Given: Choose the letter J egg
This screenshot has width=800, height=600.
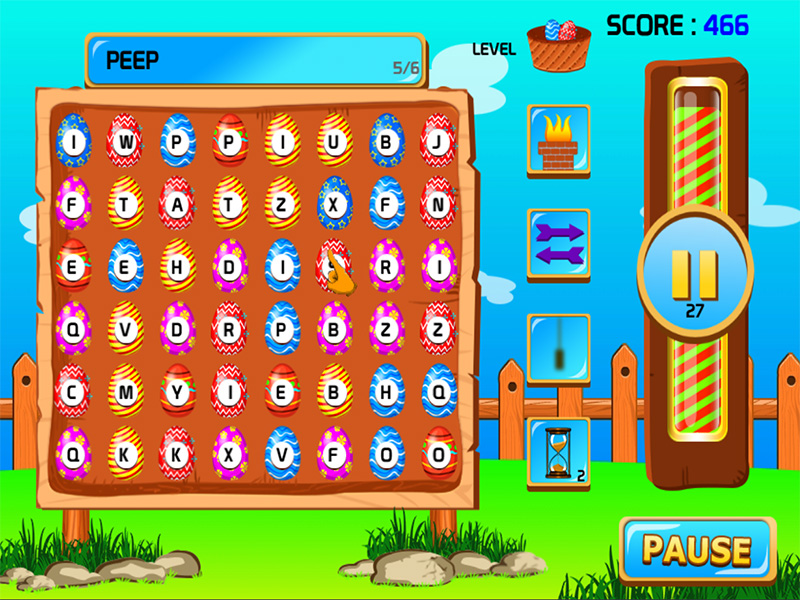Looking at the screenshot, I should 438,141.
